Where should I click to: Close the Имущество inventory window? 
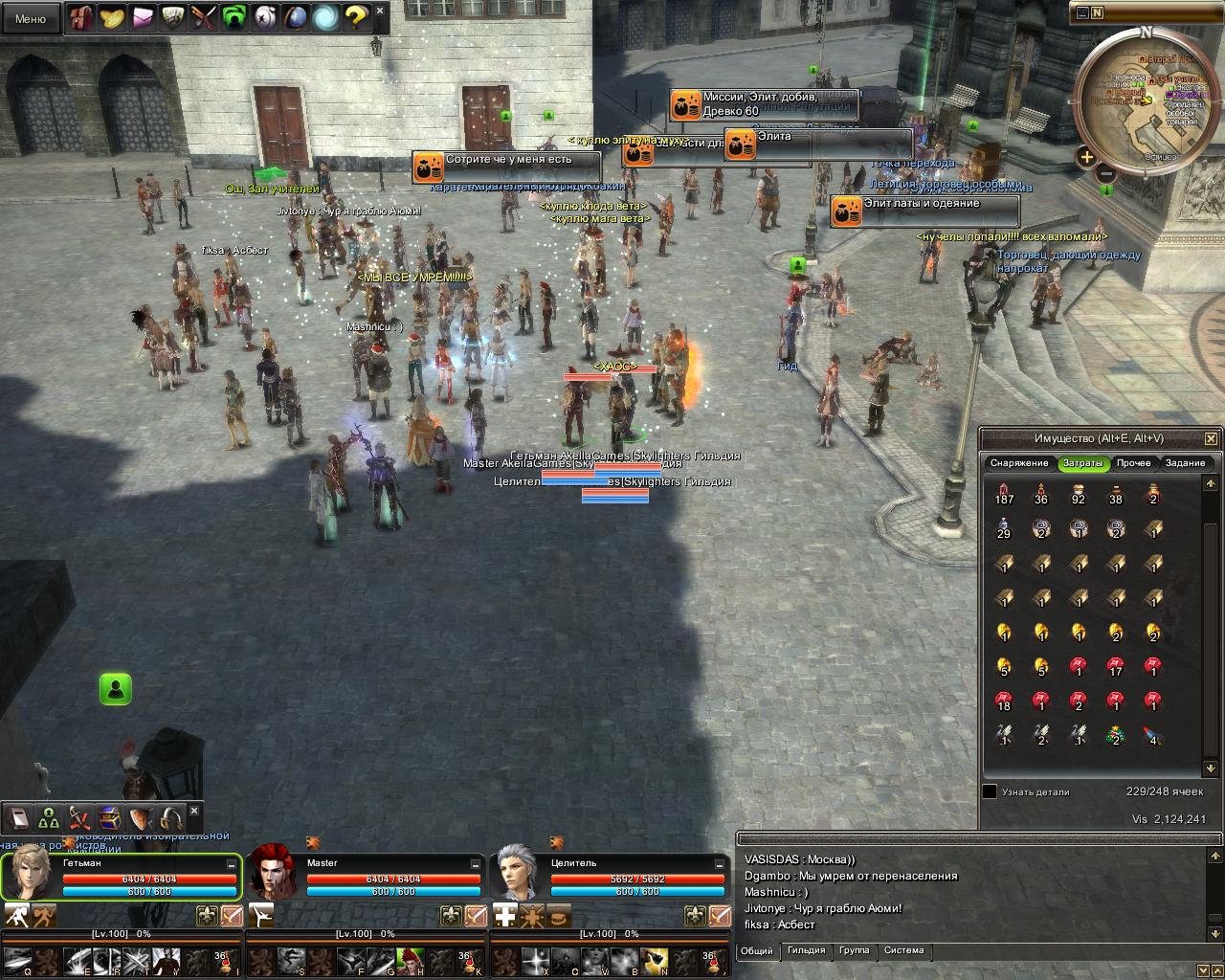tap(1211, 438)
